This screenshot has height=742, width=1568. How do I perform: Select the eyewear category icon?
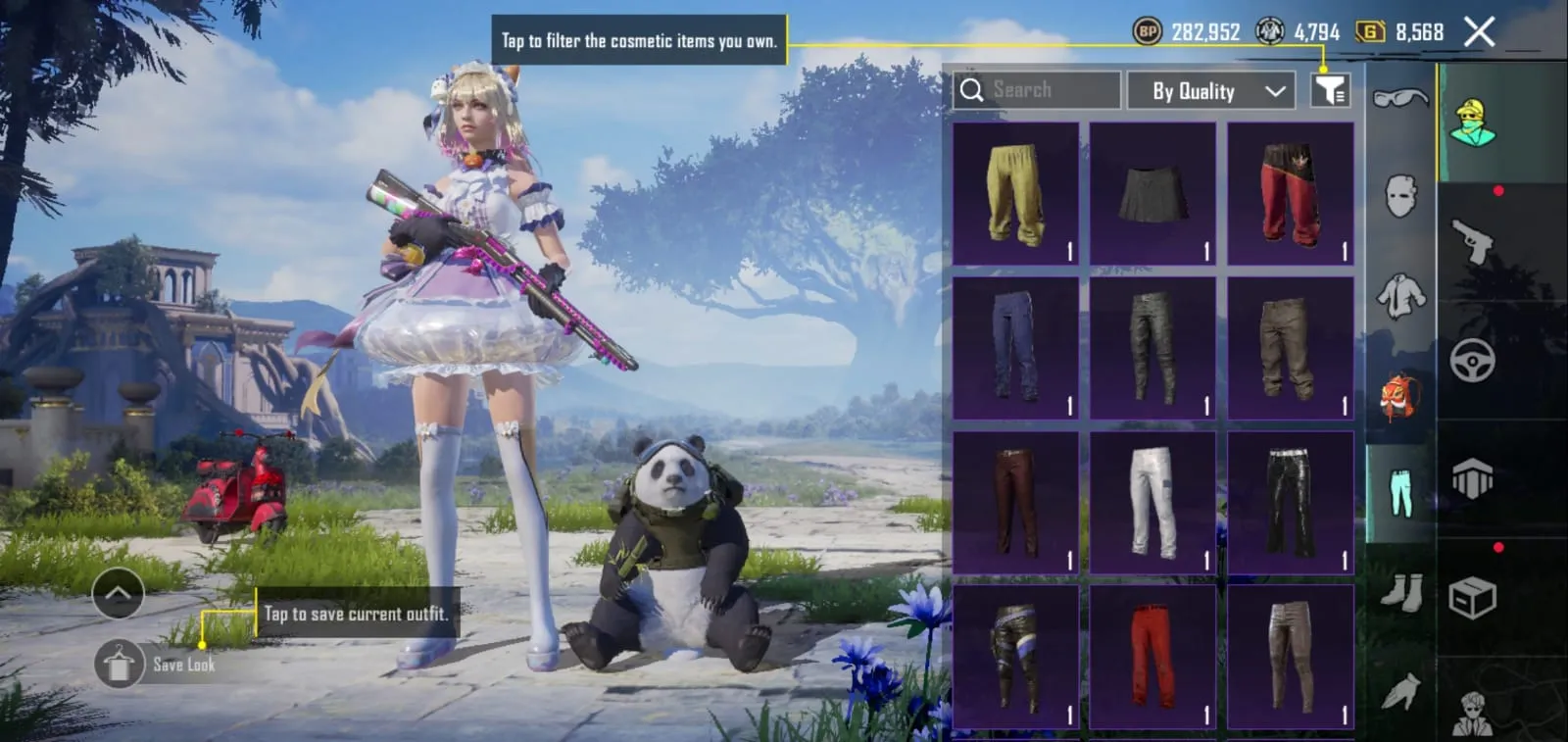point(1401,98)
